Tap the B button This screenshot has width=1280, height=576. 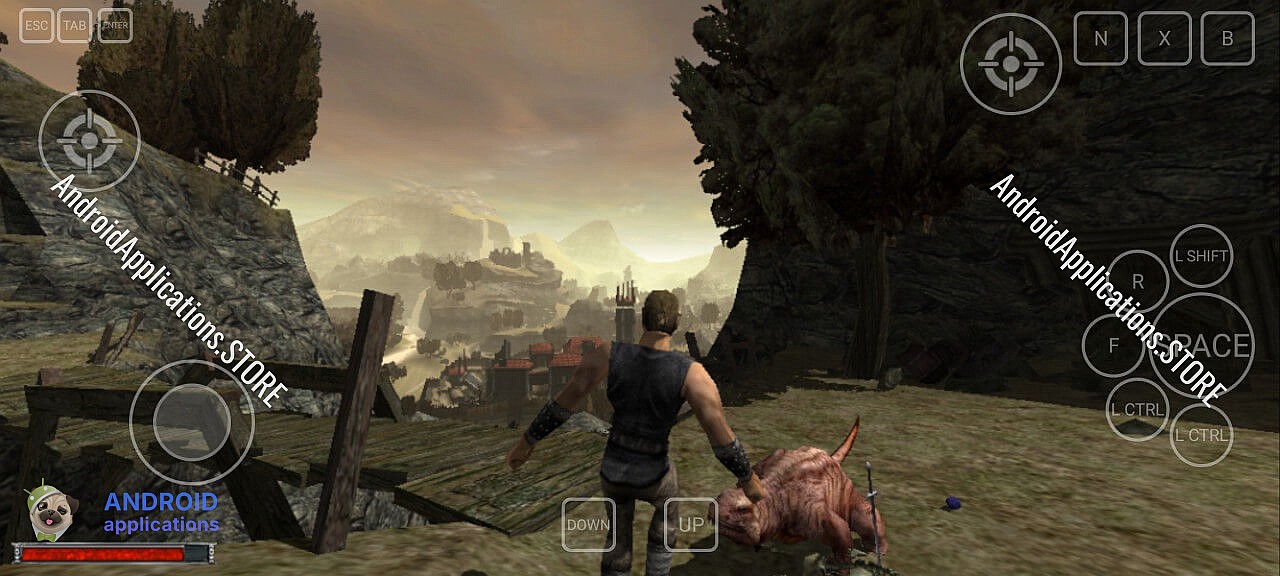coord(1227,39)
